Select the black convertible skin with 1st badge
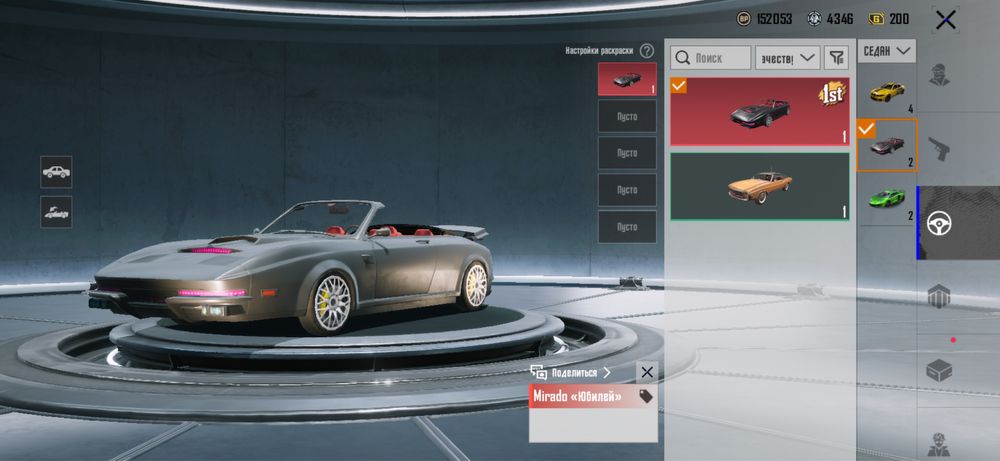The width and height of the screenshot is (1000, 461). tap(760, 111)
